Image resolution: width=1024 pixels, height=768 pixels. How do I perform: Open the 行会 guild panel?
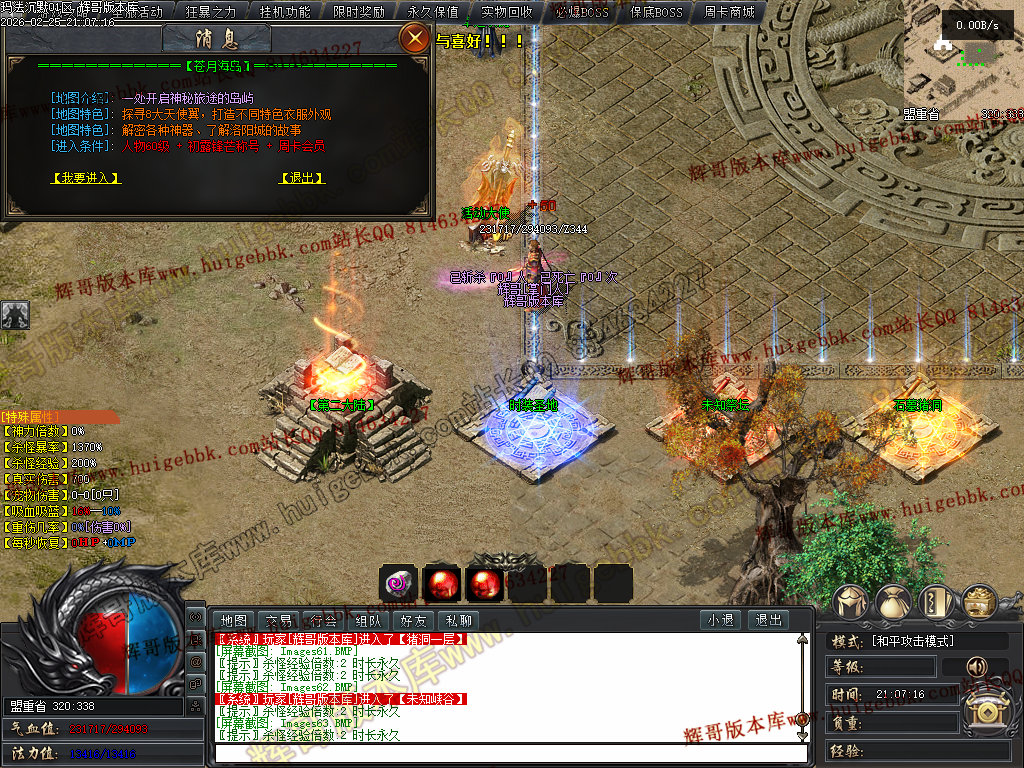(324, 620)
